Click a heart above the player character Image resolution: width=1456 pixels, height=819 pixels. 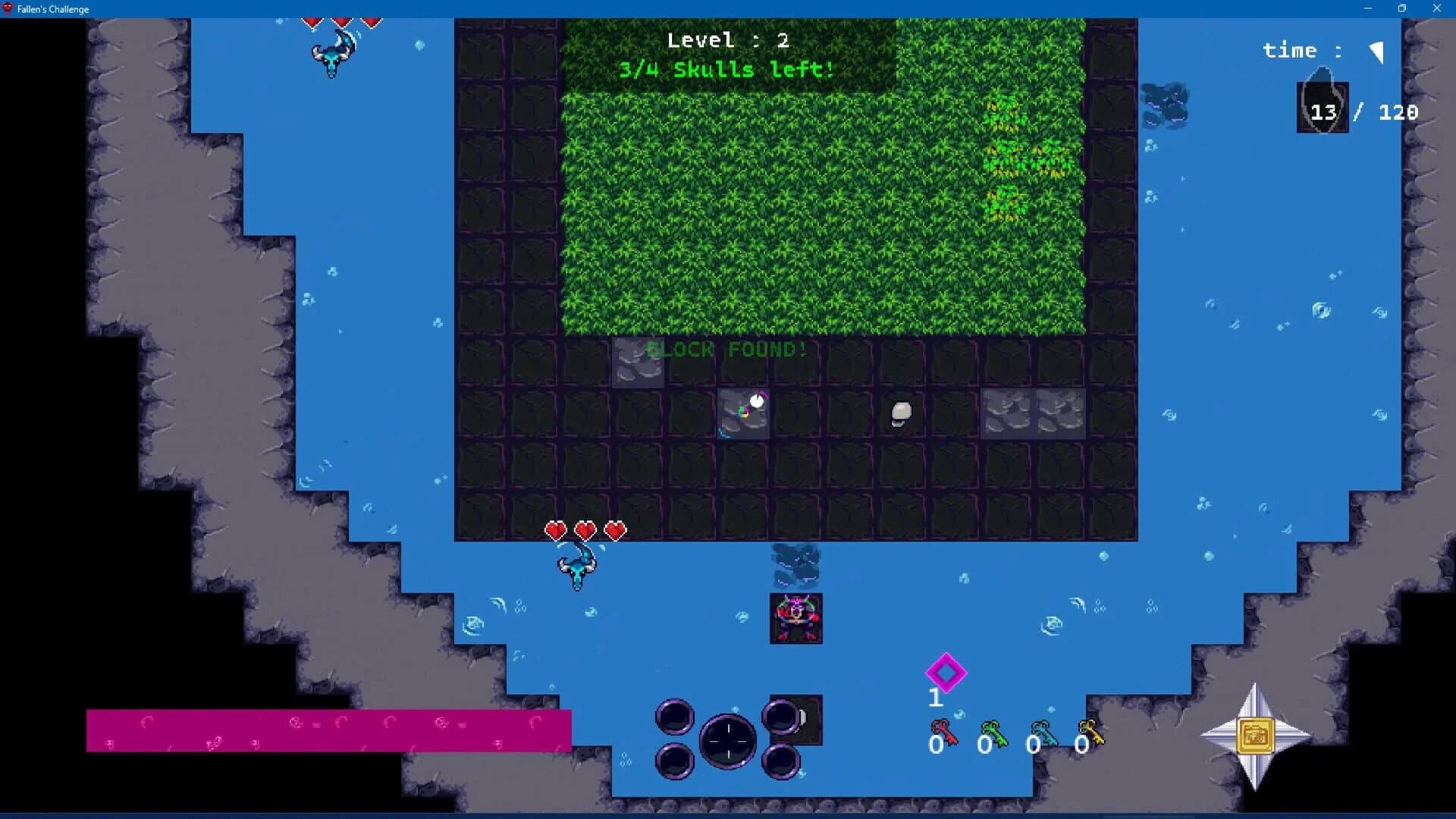tap(585, 529)
